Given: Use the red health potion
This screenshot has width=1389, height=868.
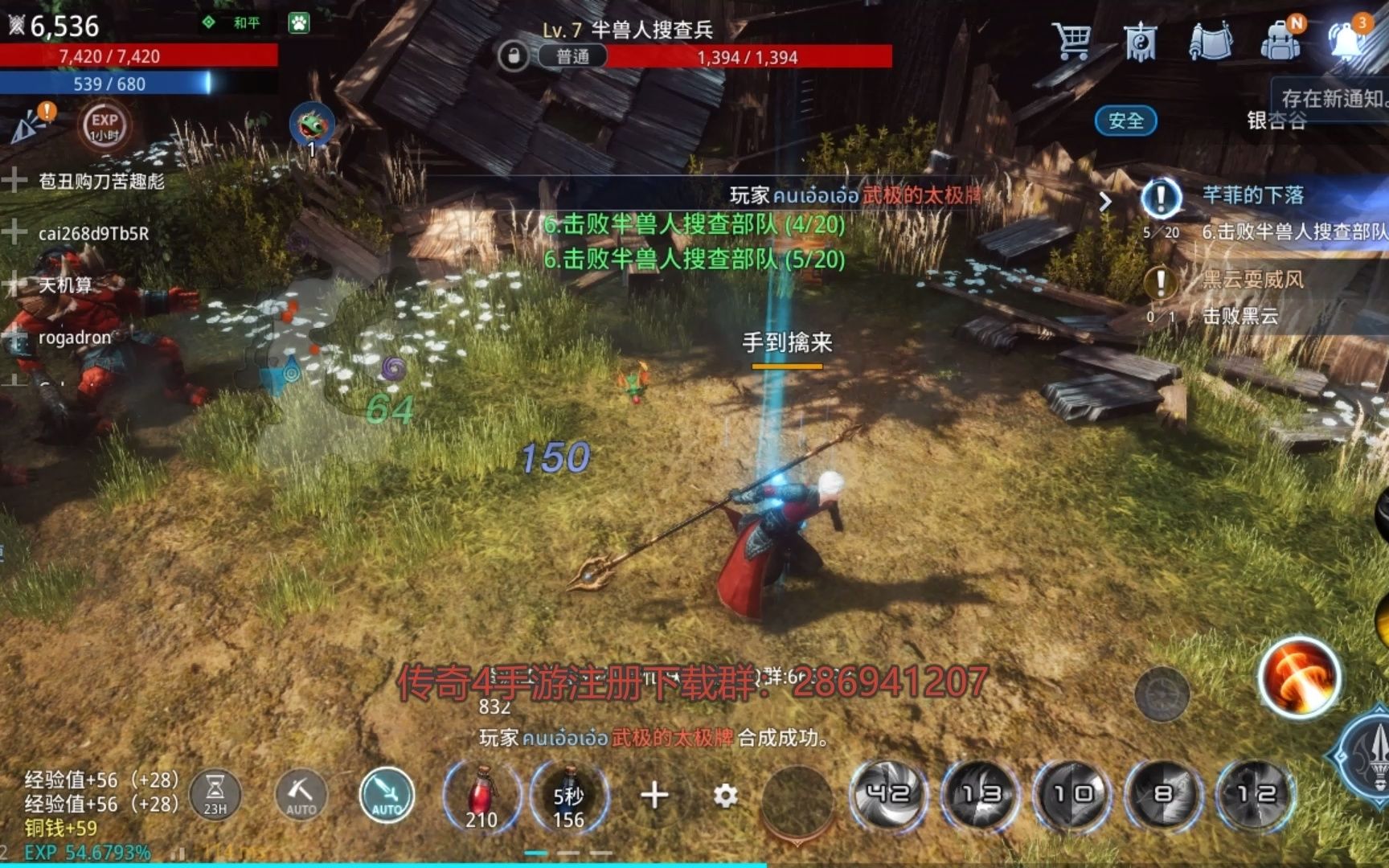Looking at the screenshot, I should [x=481, y=796].
